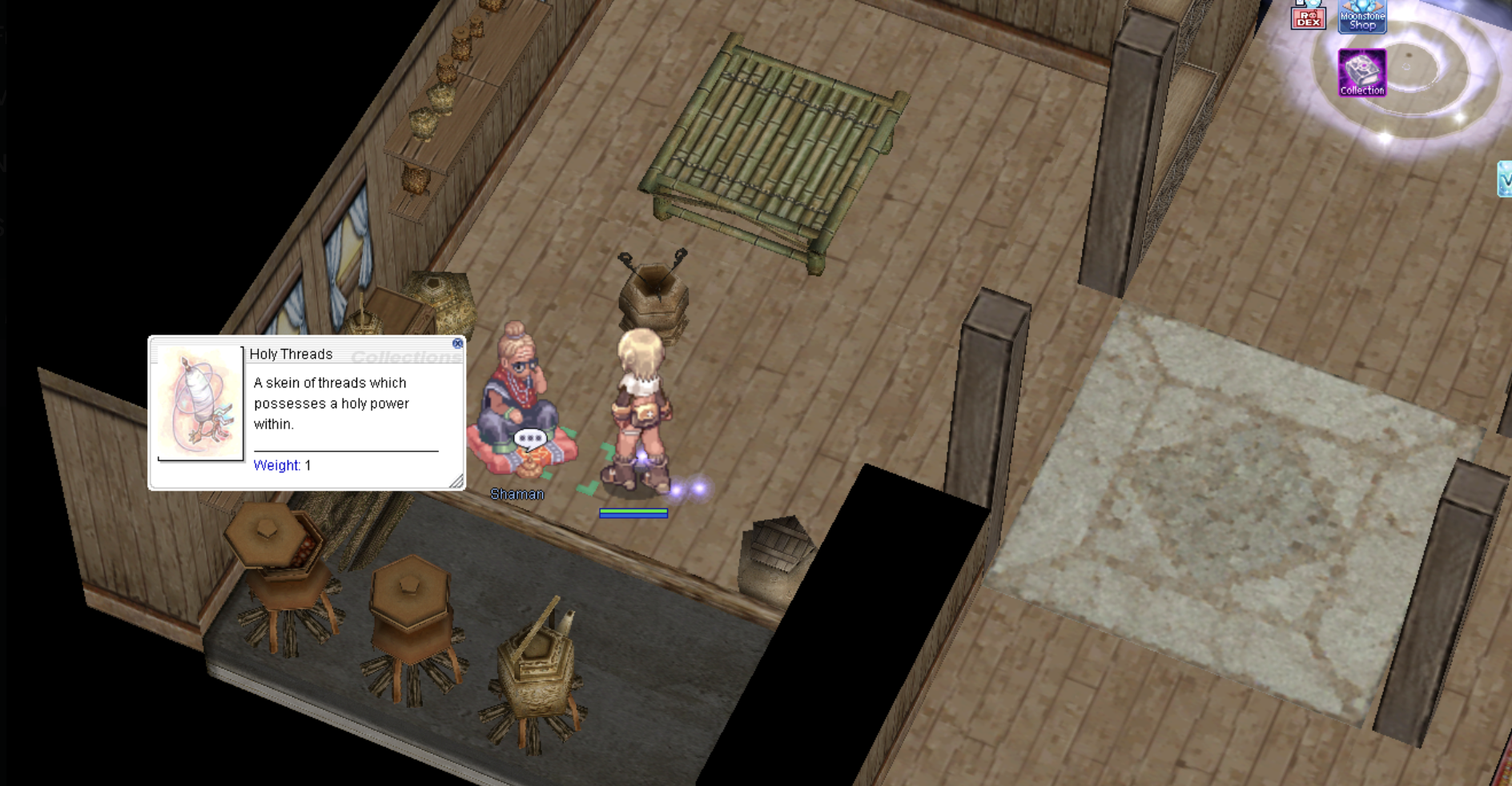Open the RODEX mail icon
Viewport: 1512px width, 786px height.
point(1308,16)
